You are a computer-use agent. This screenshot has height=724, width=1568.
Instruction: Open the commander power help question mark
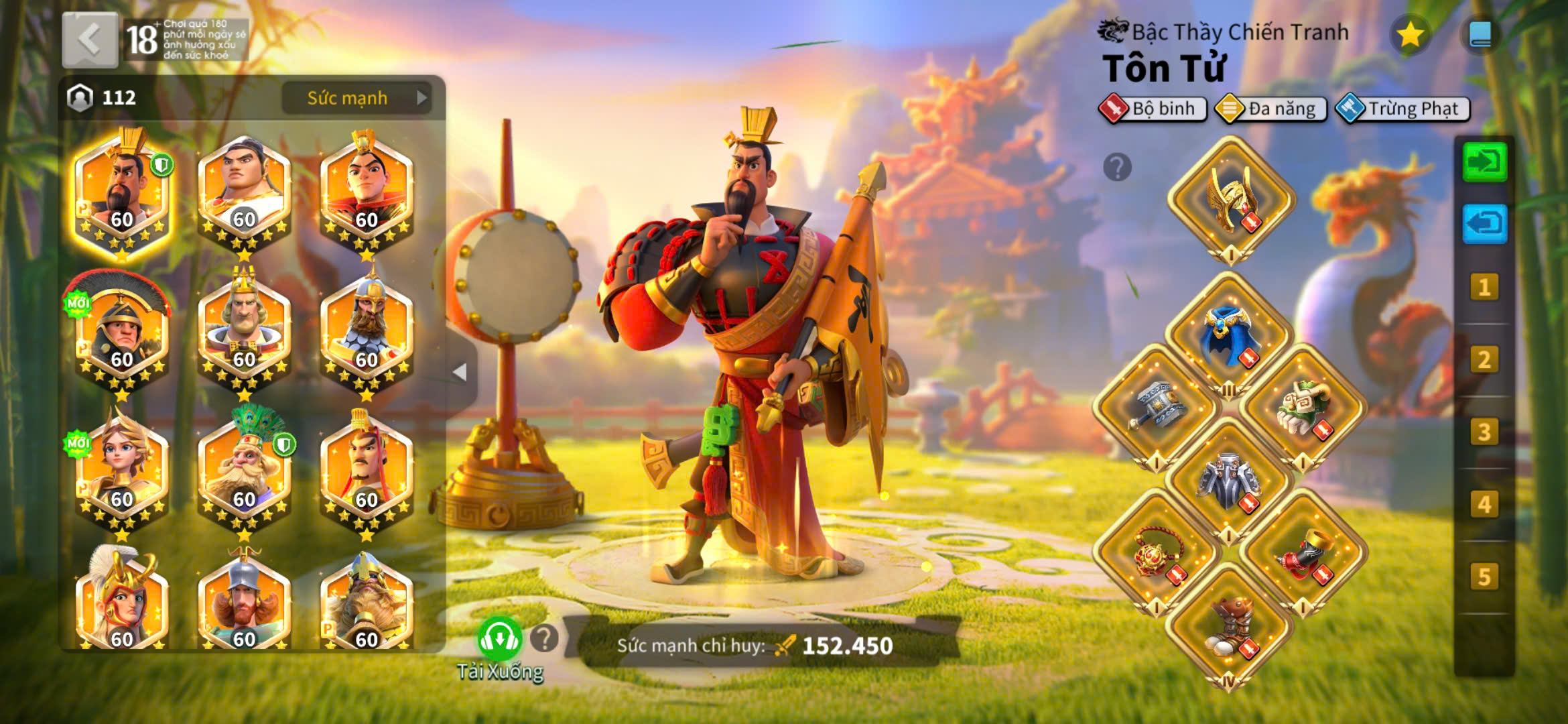[544, 639]
